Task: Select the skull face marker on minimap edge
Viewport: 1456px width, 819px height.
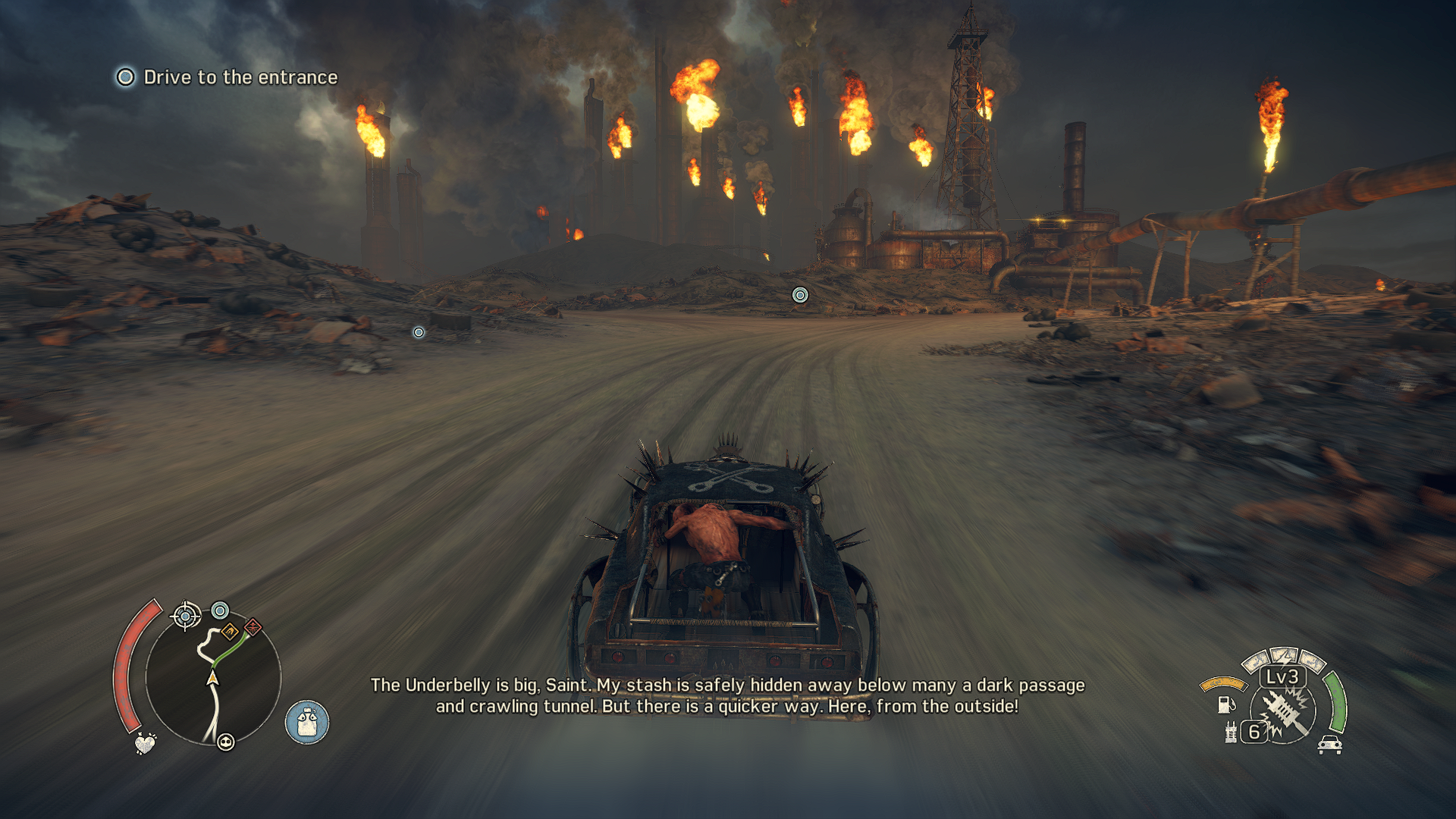Action: [225, 742]
